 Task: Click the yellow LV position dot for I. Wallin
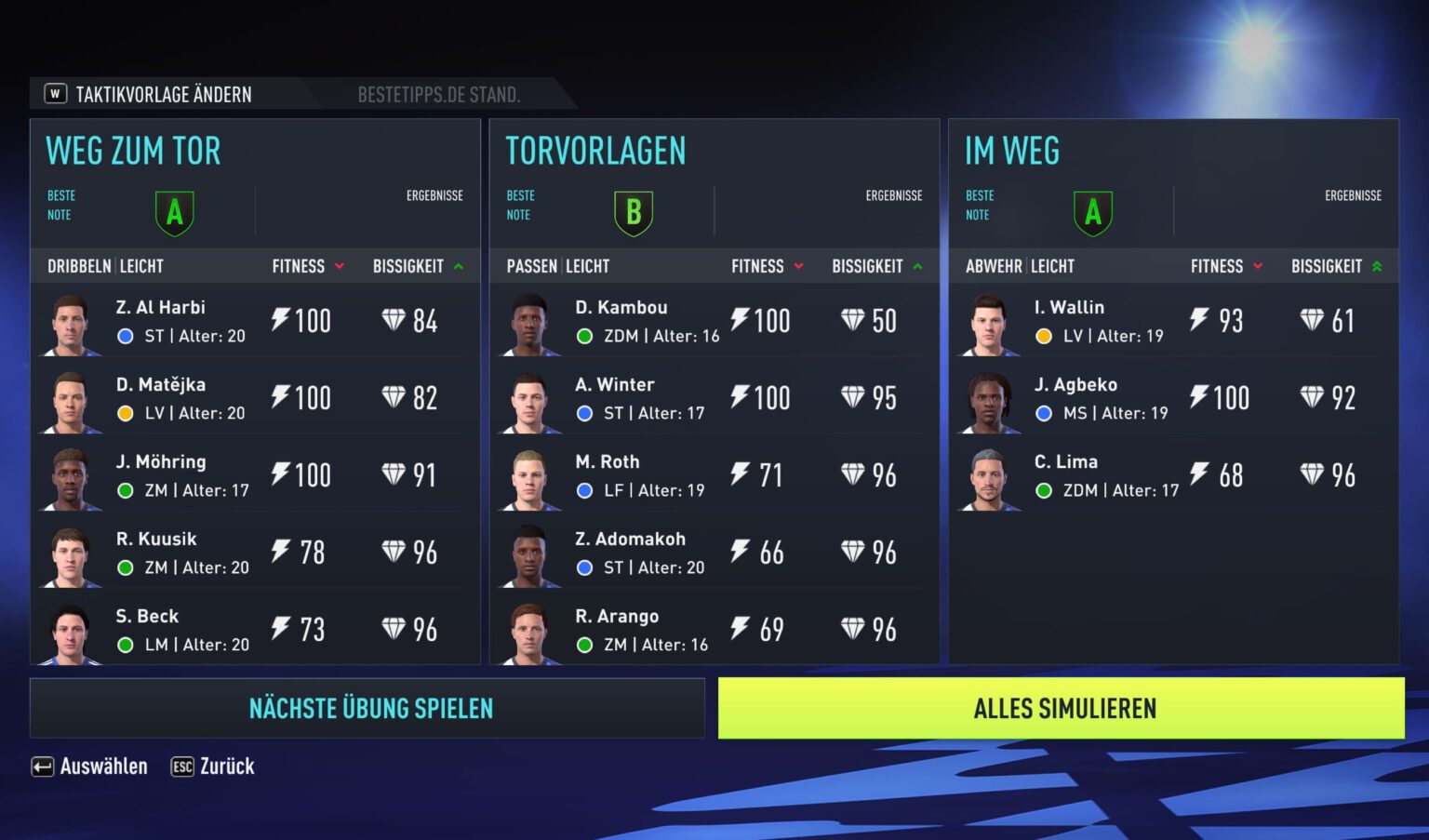[1044, 336]
